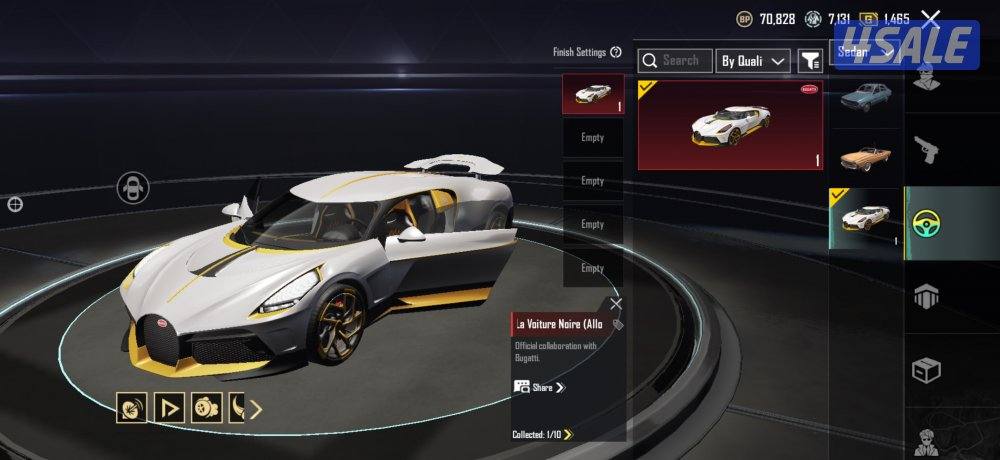Select the equipped white Bugatti side thumbnail
Image resolution: width=1000 pixels, height=460 pixels.
(x=866, y=217)
